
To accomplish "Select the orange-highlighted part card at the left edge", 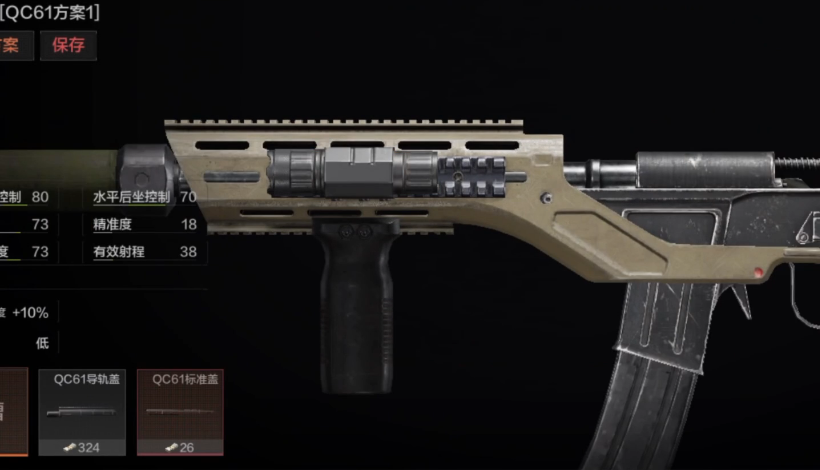I will coord(13,412).
